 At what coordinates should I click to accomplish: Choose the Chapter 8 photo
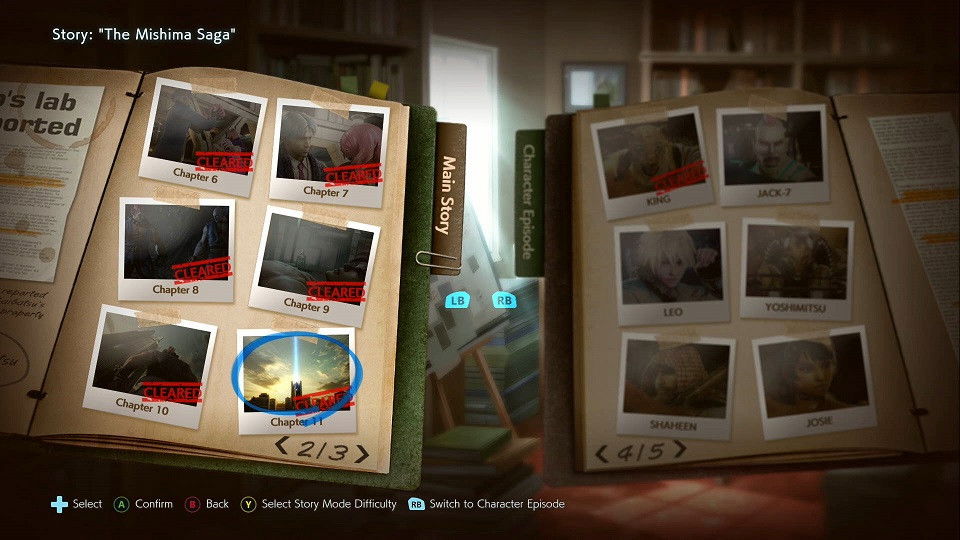[x=176, y=248]
